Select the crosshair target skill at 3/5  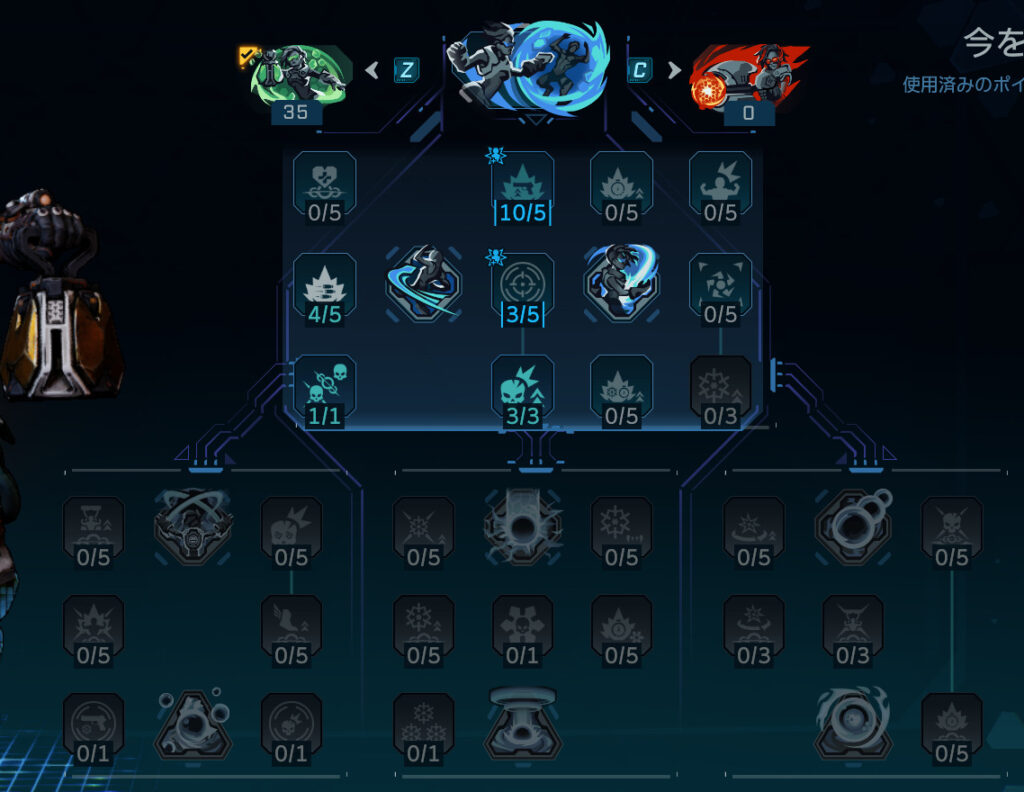[522, 284]
